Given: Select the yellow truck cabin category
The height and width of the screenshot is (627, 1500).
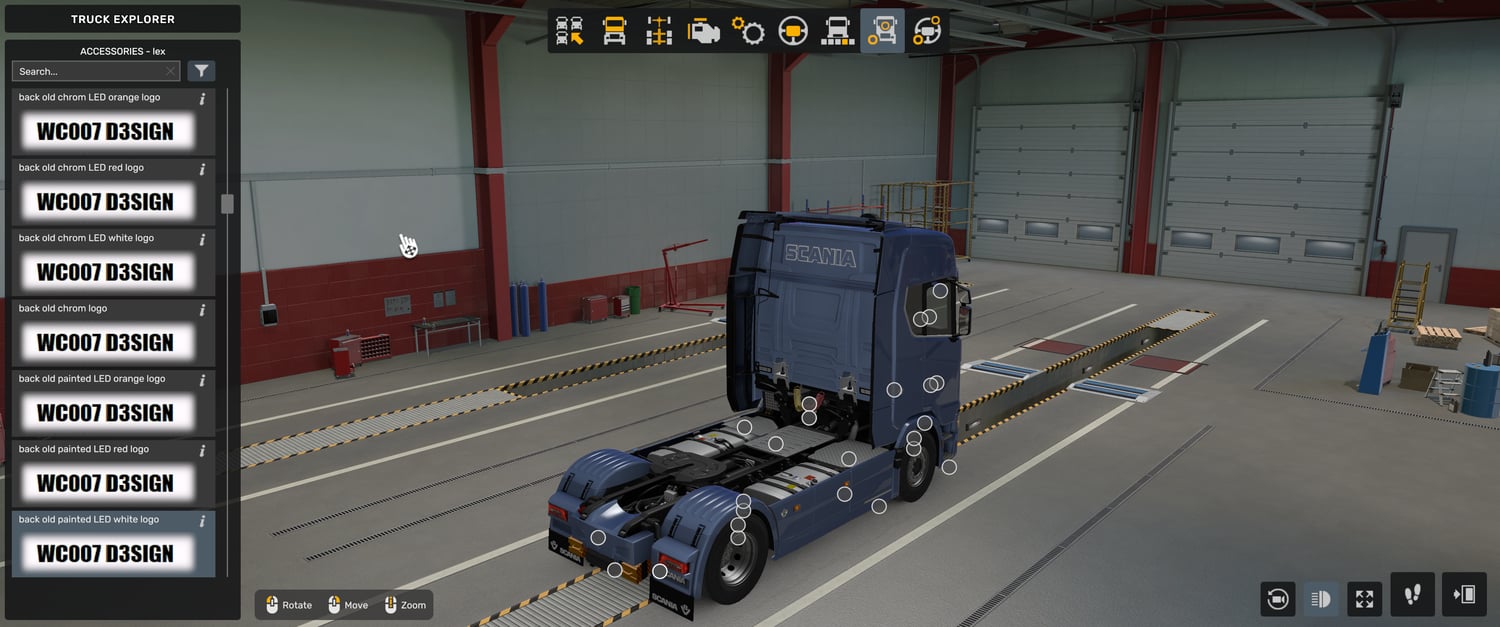Looking at the screenshot, I should point(614,31).
